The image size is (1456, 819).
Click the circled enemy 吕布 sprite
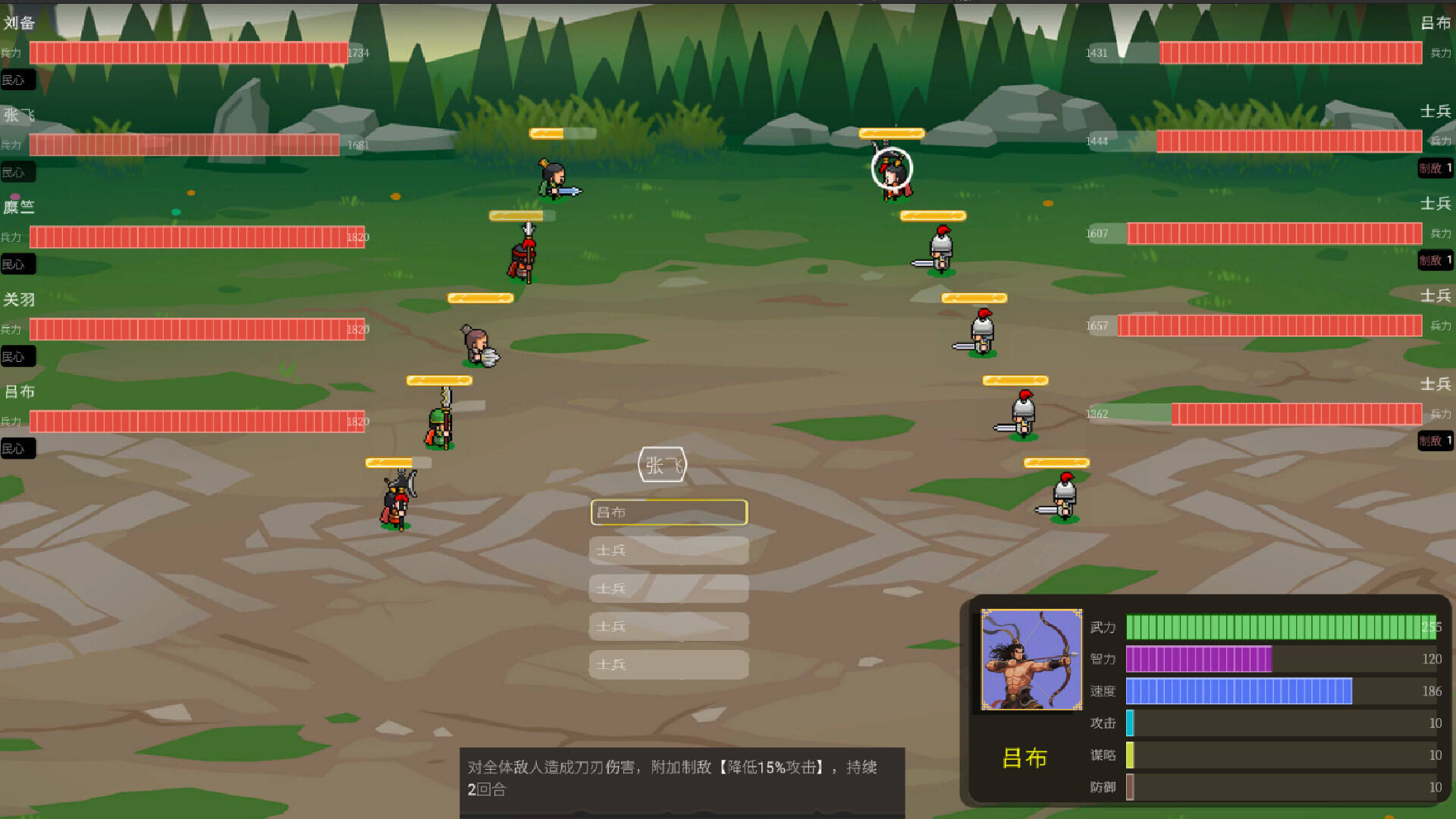[891, 174]
